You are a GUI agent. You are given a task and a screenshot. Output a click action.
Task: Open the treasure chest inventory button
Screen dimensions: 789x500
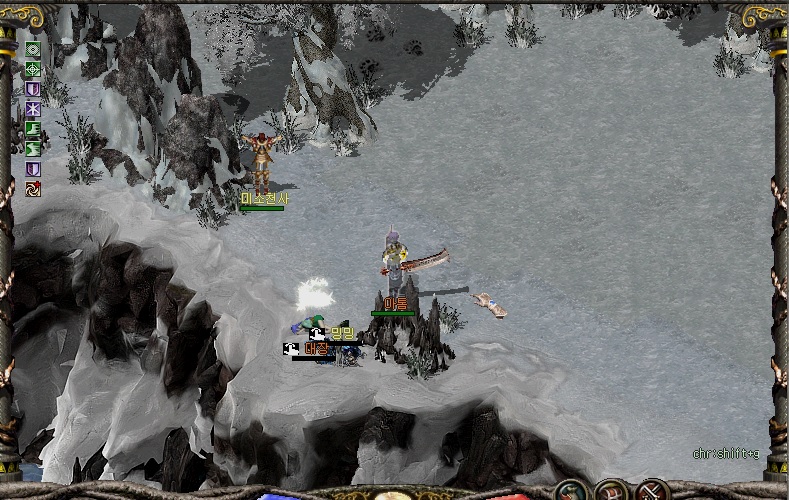click(x=611, y=491)
